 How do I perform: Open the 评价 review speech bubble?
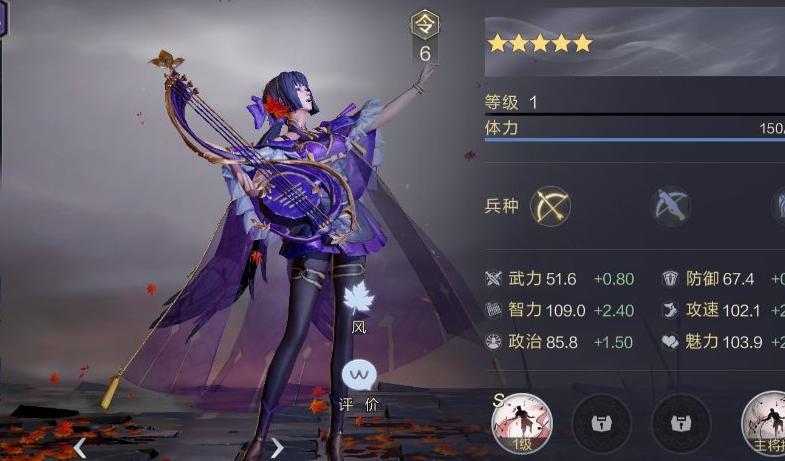tap(358, 376)
